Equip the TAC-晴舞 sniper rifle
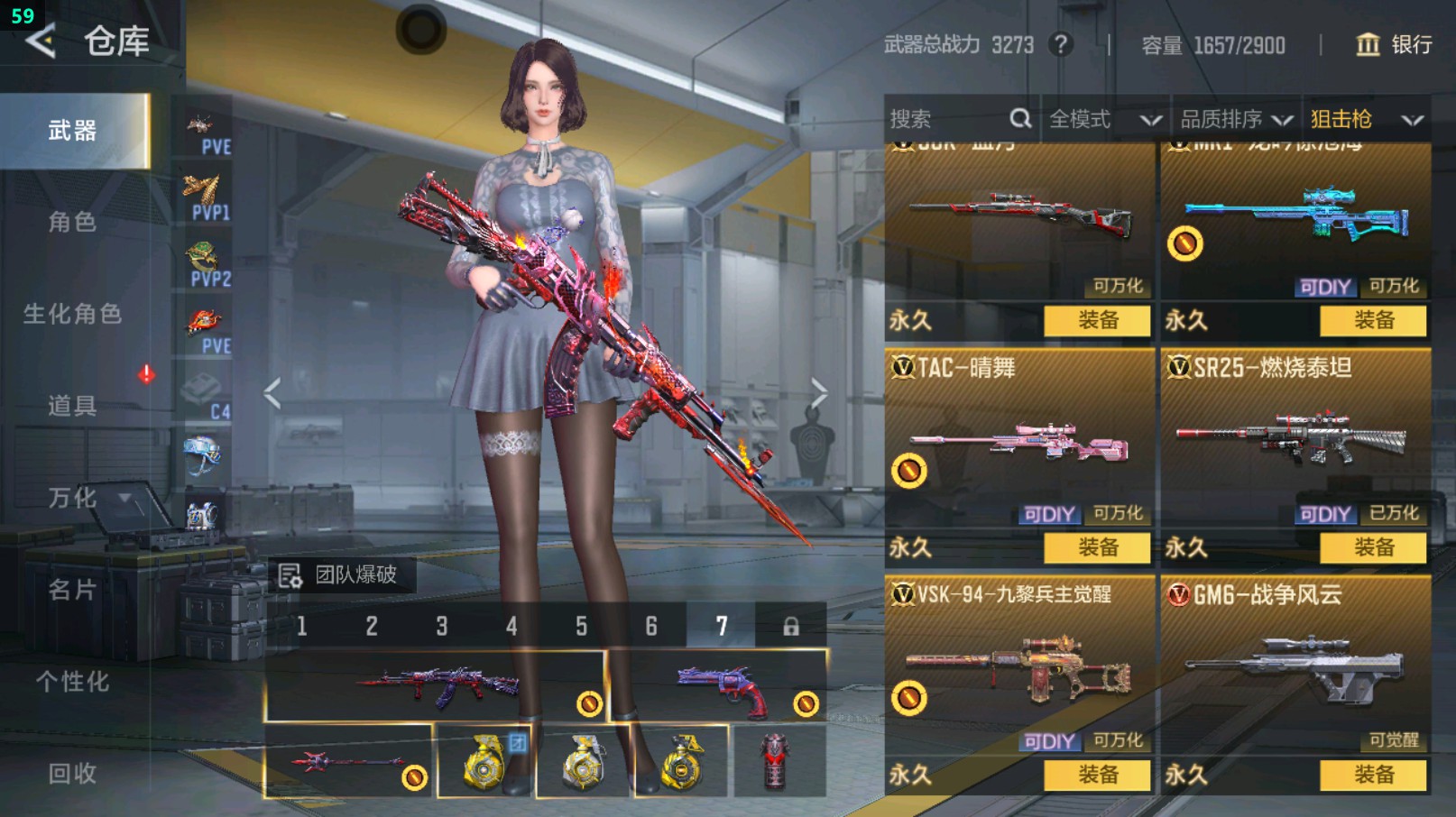This screenshot has height=817, width=1456. point(1097,547)
